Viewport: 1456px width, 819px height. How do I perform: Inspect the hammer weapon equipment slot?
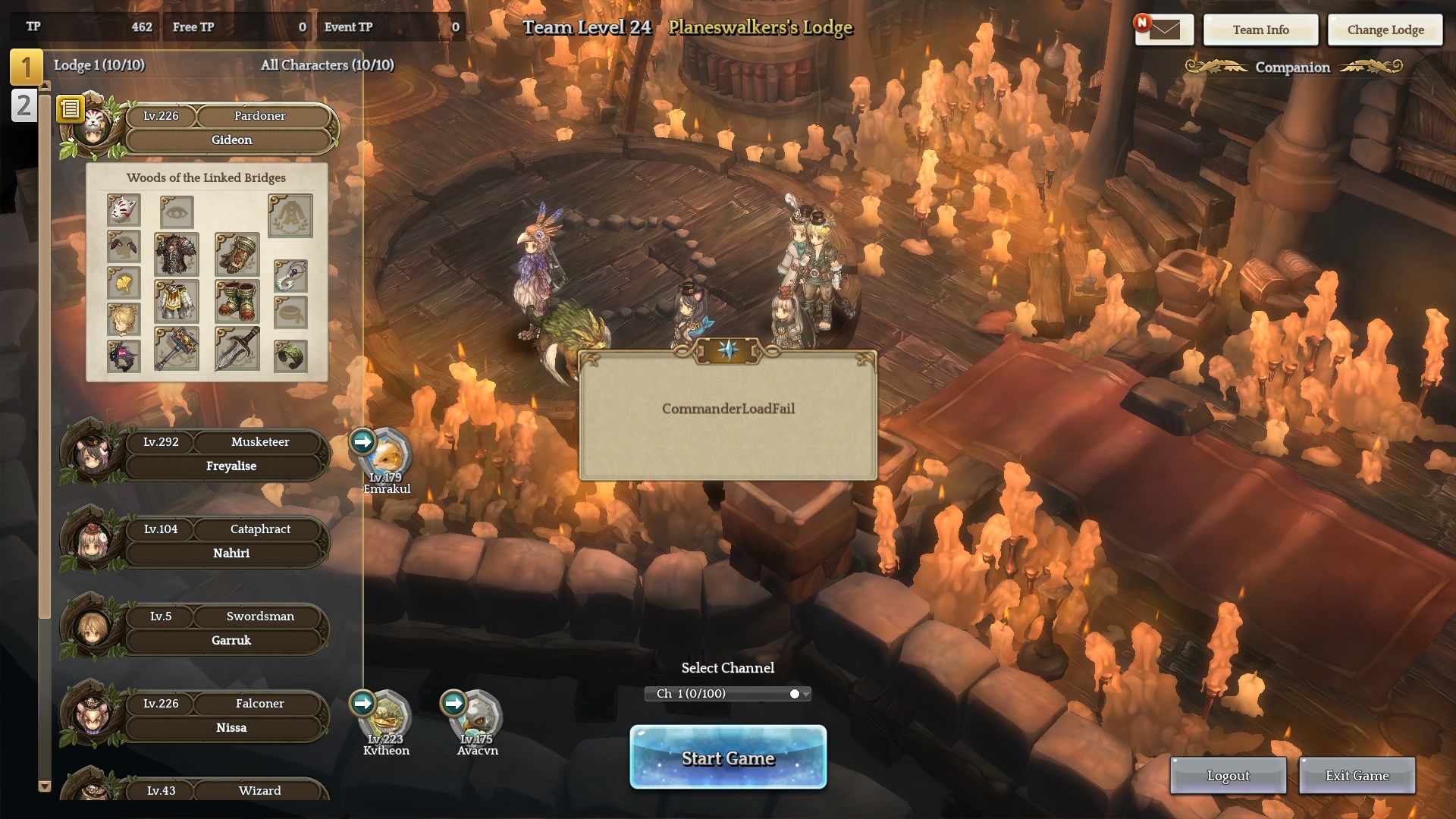(177, 349)
